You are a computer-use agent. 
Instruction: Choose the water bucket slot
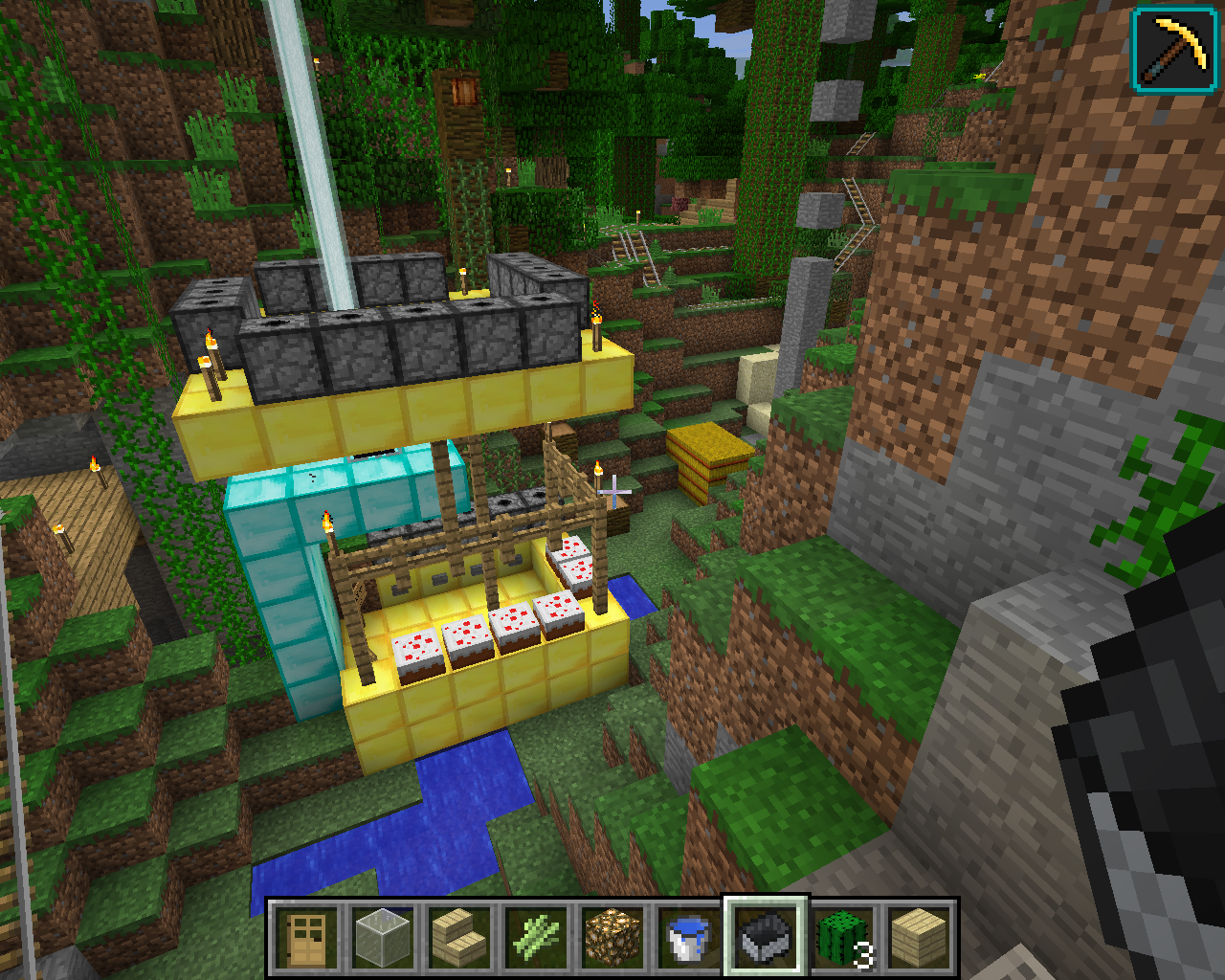click(x=689, y=937)
